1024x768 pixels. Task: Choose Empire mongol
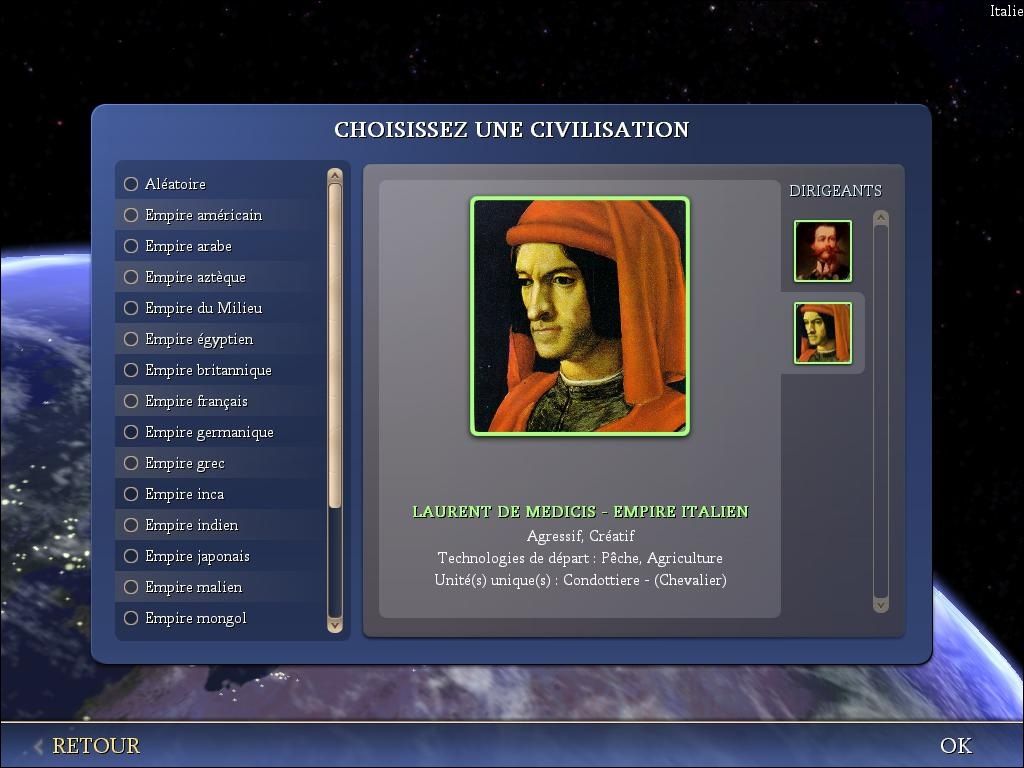131,618
